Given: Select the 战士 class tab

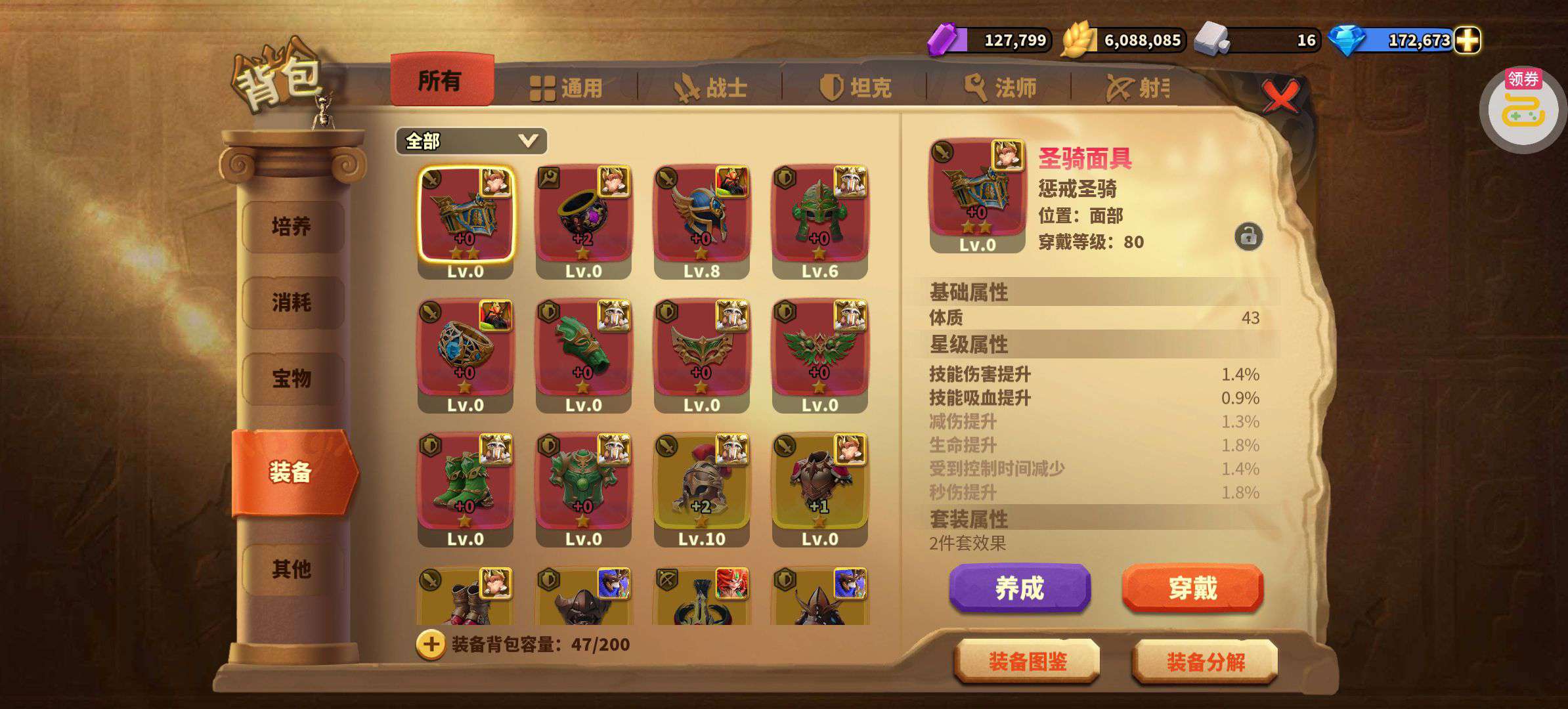Looking at the screenshot, I should pos(711,88).
